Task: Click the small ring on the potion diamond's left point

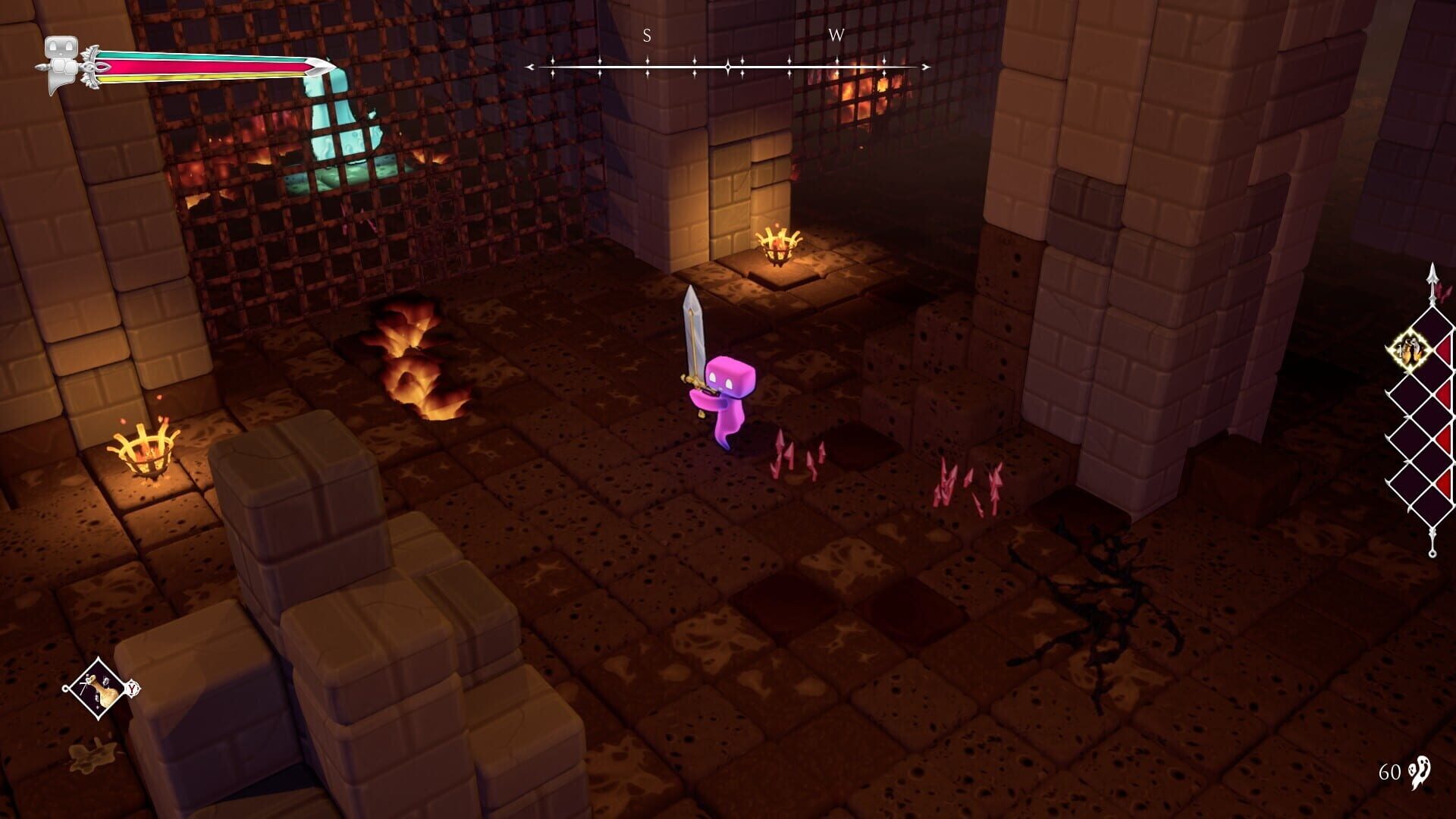Action: [x=65, y=689]
